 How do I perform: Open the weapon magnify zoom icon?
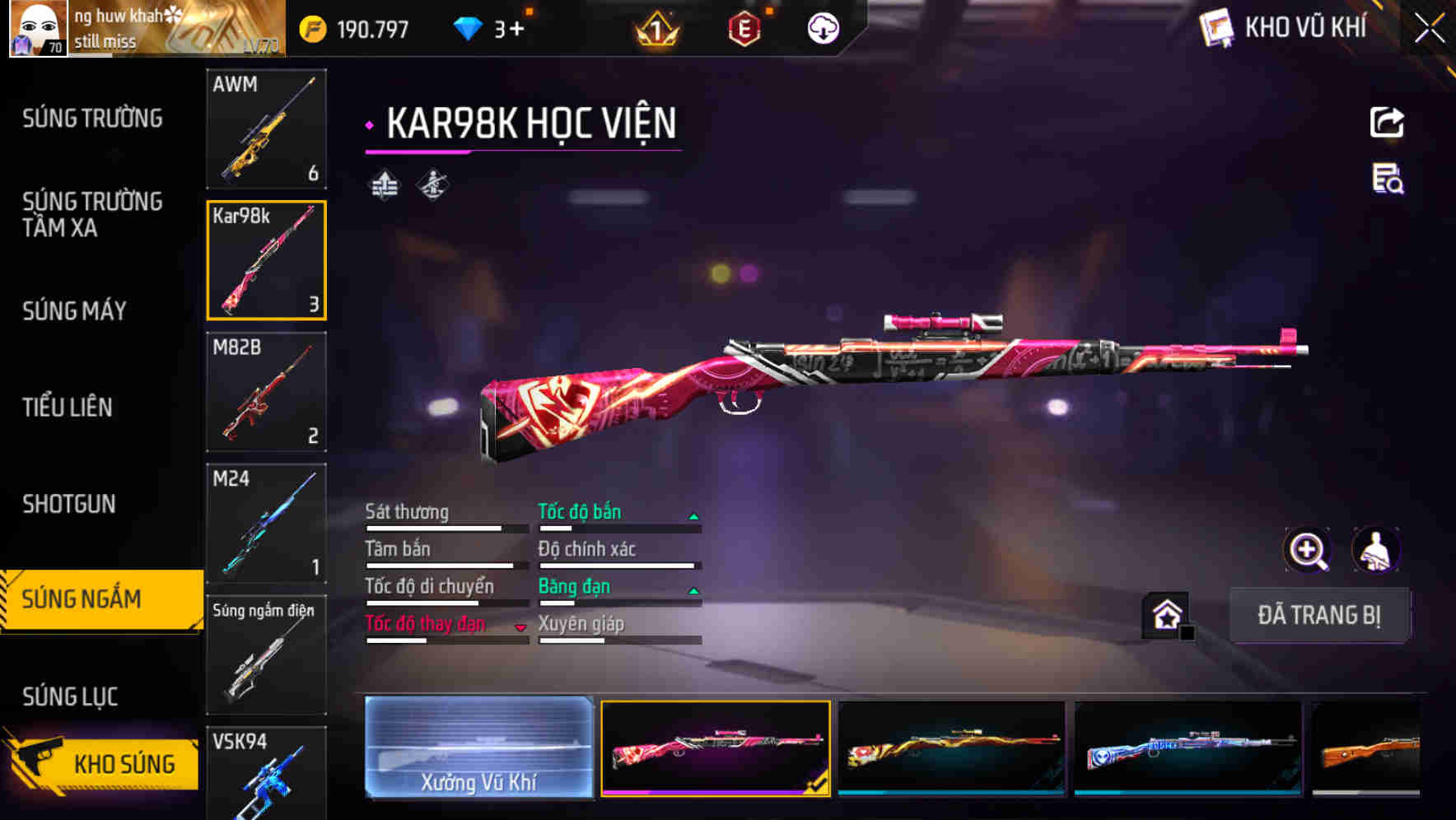click(1306, 550)
